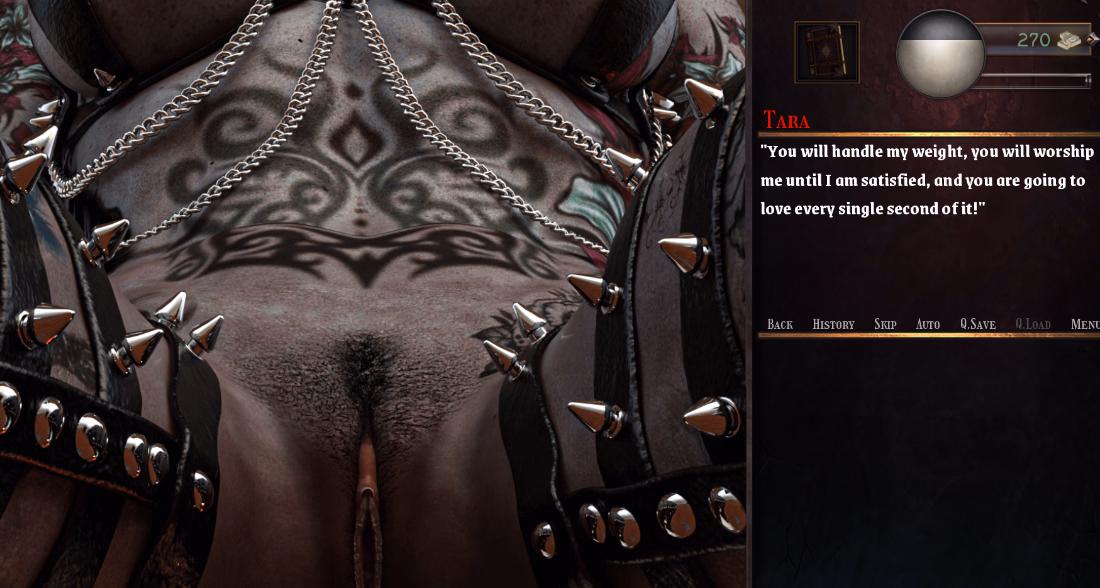The image size is (1100, 588).
Task: Open the game Menu
Action: (x=1085, y=324)
